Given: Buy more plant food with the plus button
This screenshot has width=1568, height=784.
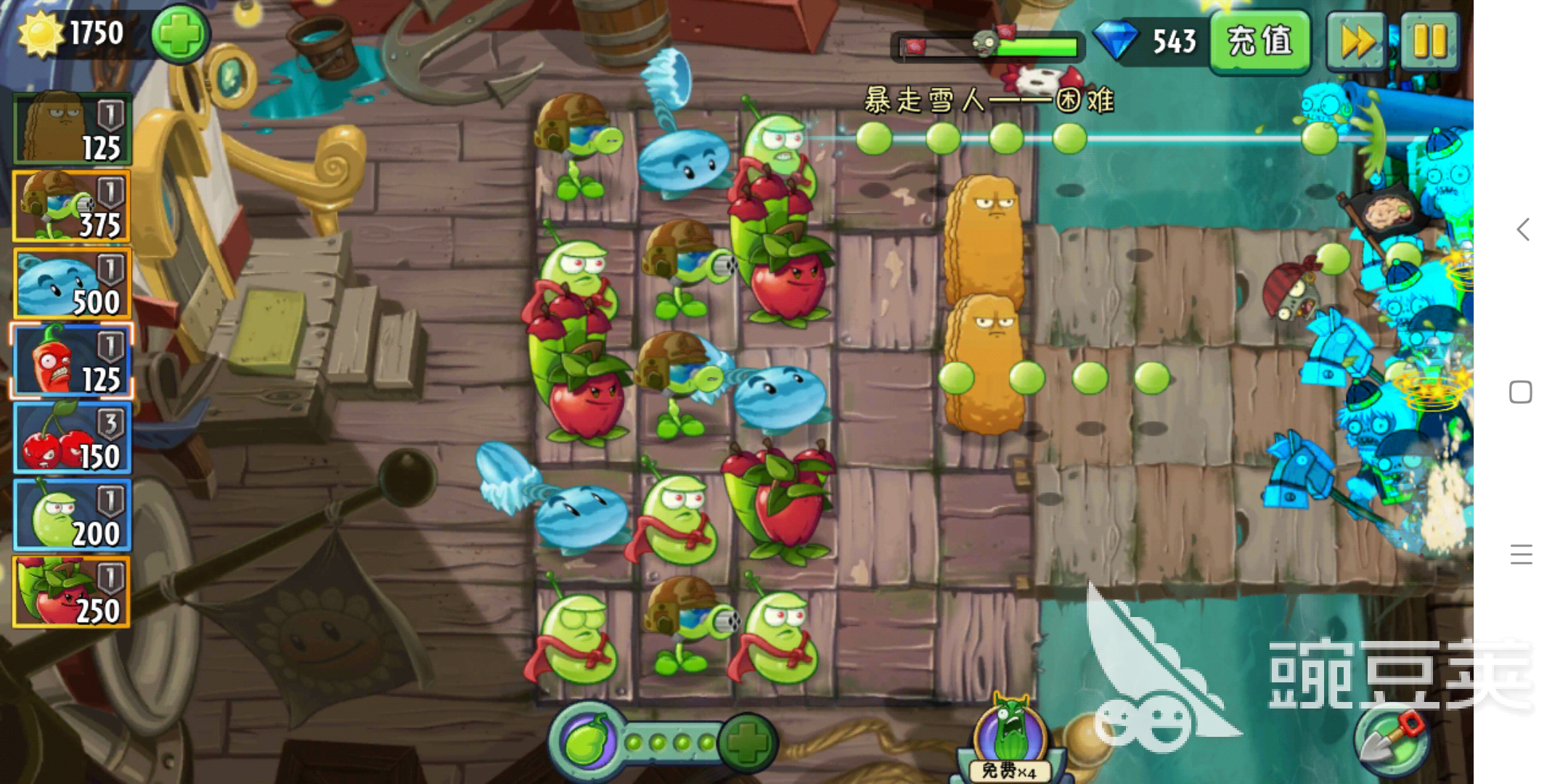Looking at the screenshot, I should click(x=748, y=742).
